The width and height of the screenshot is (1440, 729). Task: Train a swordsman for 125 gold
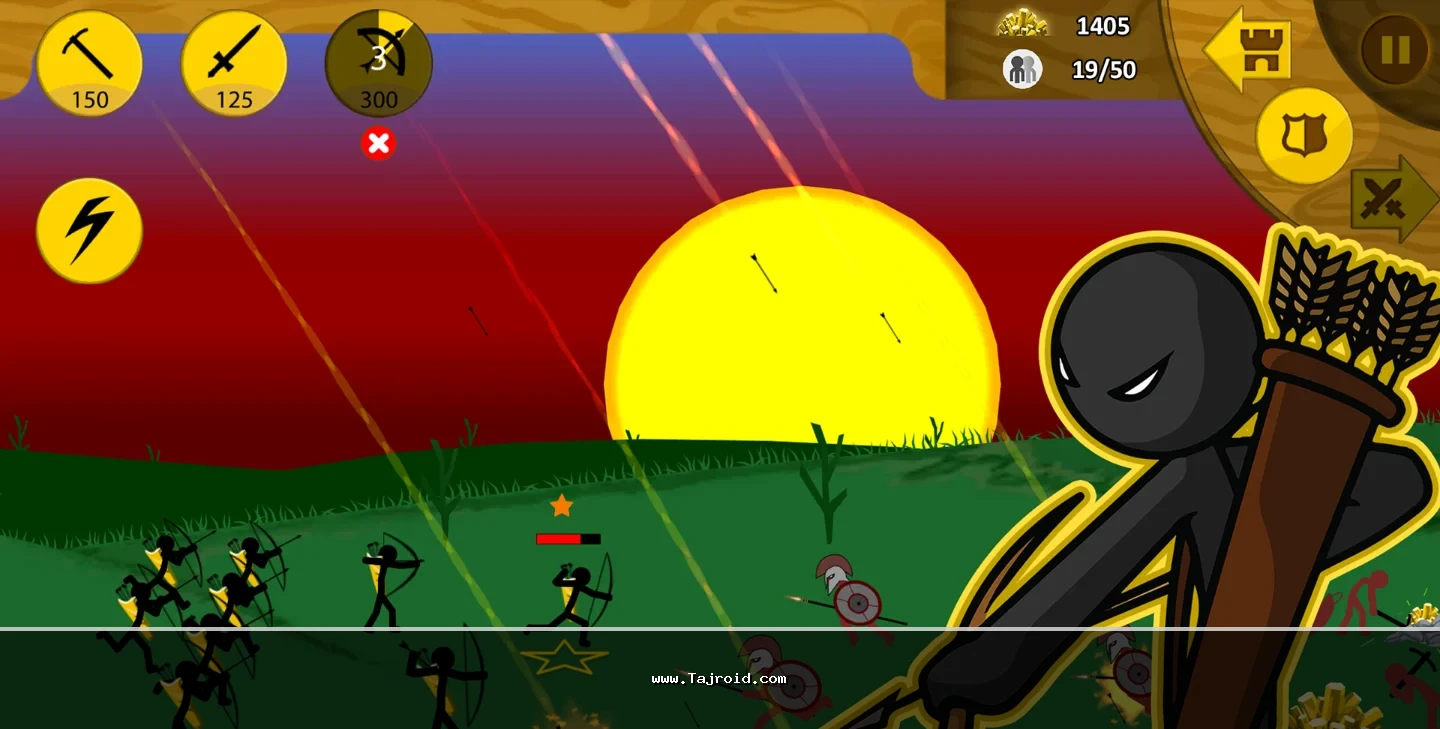(233, 63)
